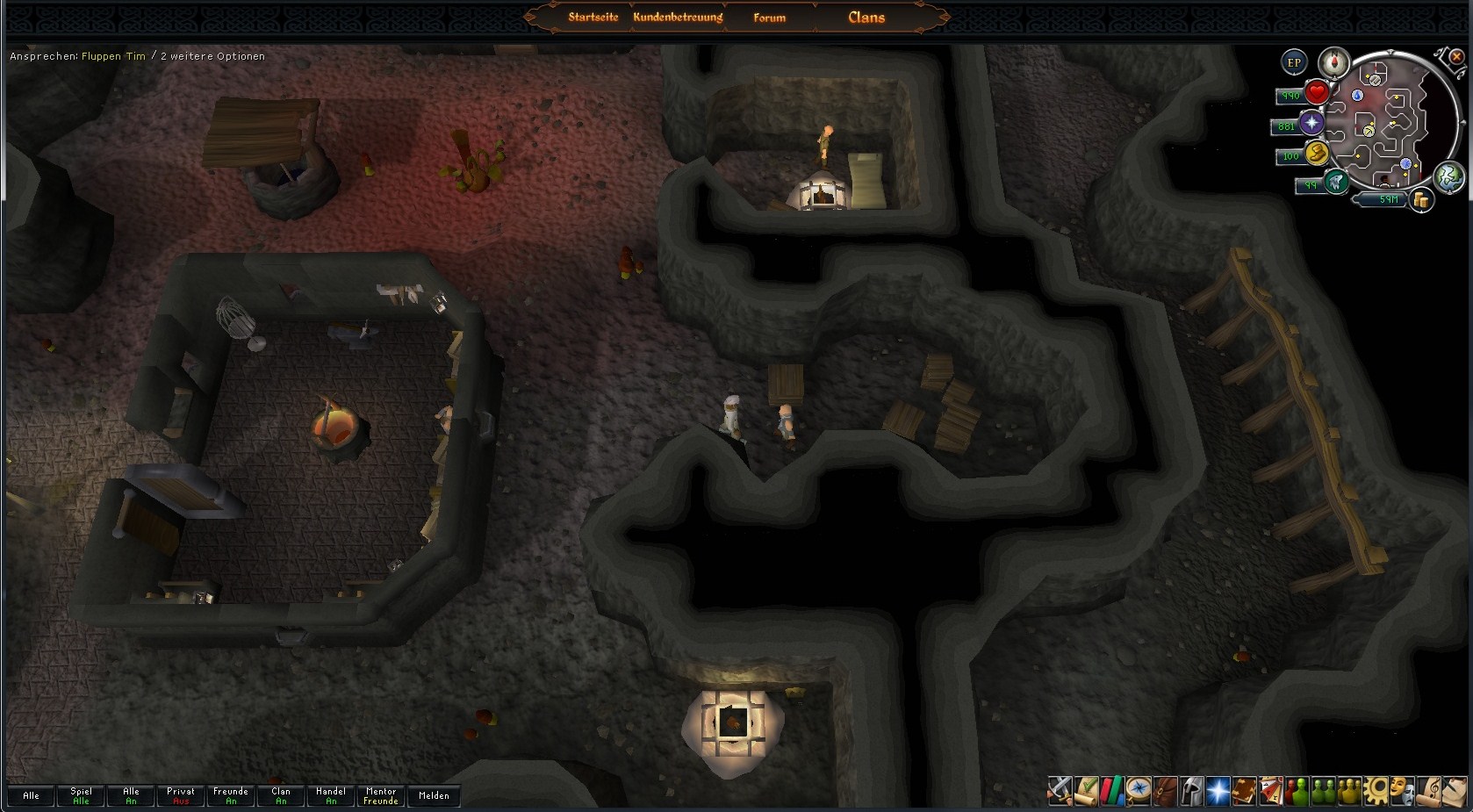Open Kundenbetreuung in the top bar

[x=678, y=17]
